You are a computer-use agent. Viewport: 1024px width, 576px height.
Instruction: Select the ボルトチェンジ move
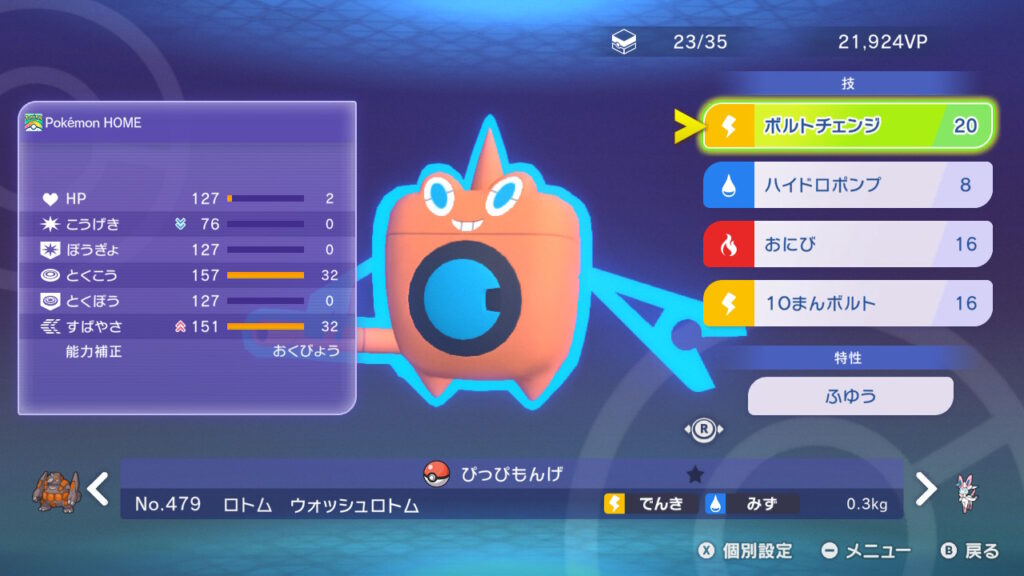point(847,126)
